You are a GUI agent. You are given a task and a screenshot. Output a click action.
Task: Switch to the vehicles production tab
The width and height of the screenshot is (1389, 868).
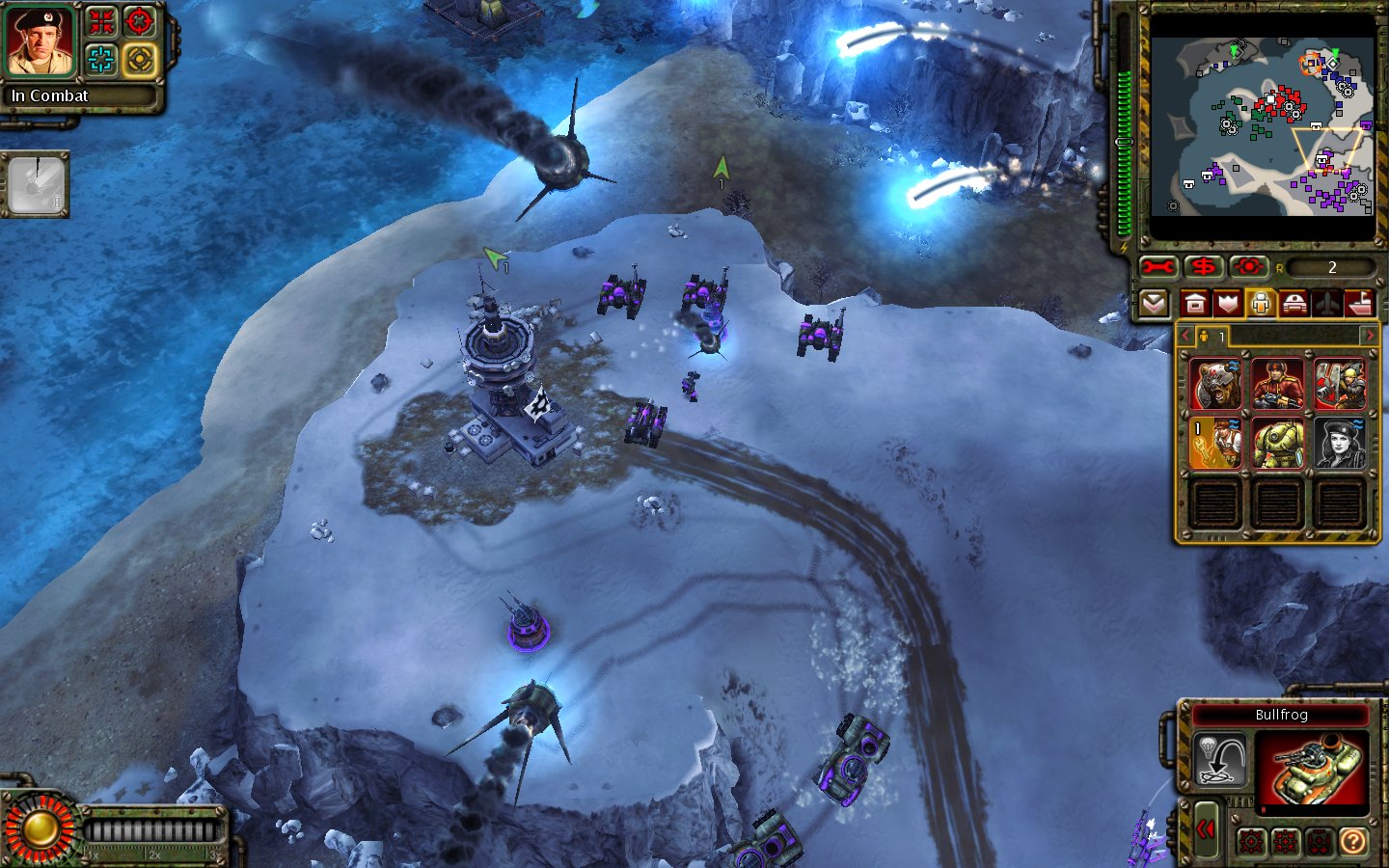point(1294,304)
